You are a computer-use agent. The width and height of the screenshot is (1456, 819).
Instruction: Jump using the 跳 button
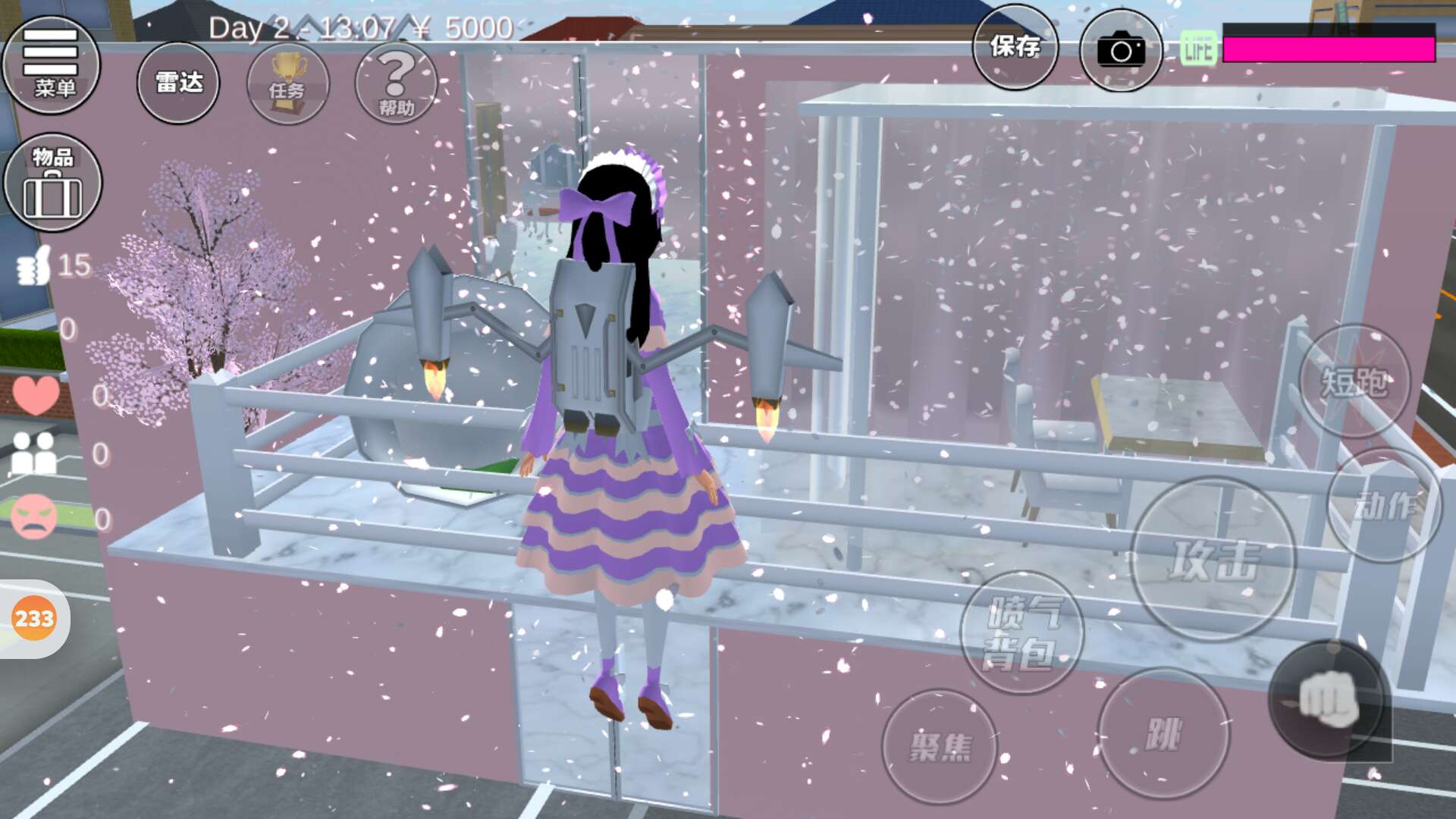coord(1163,734)
